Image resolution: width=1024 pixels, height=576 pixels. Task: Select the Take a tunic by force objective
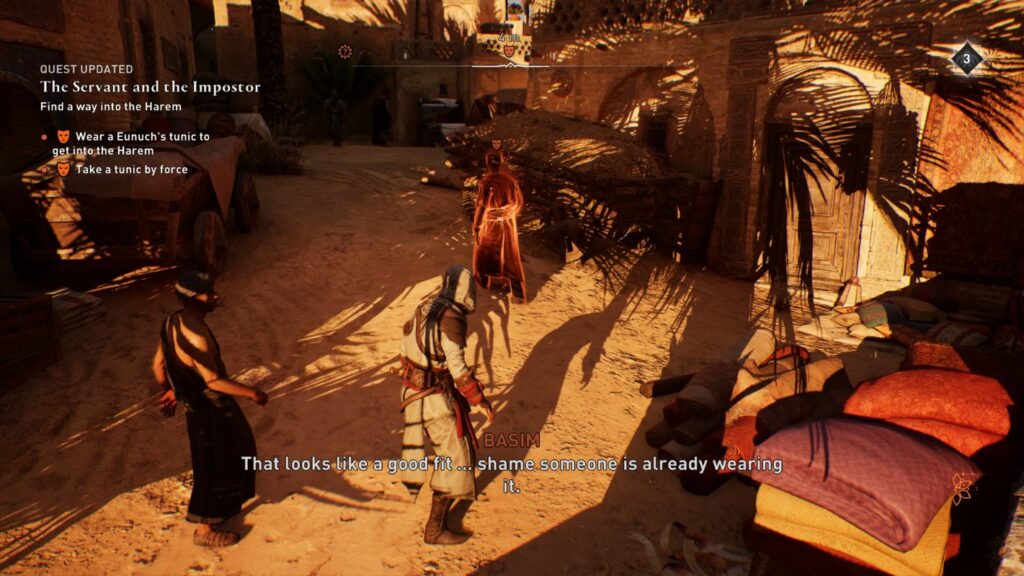click(131, 170)
